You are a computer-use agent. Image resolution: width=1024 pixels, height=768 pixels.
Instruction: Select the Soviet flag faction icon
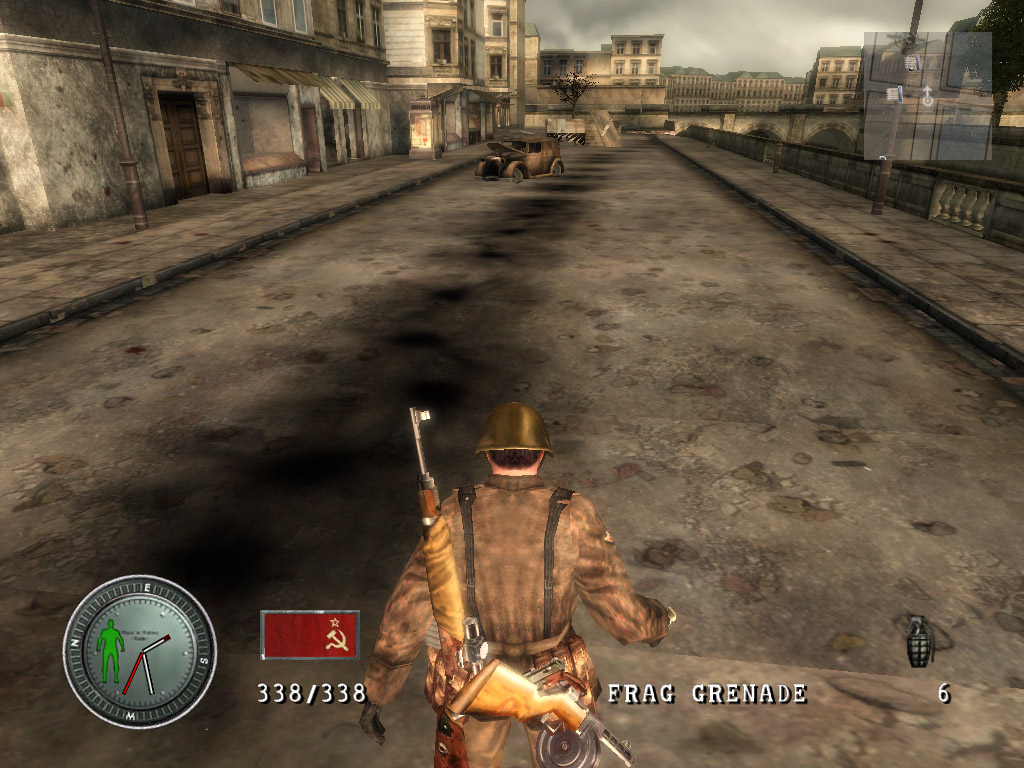point(309,635)
